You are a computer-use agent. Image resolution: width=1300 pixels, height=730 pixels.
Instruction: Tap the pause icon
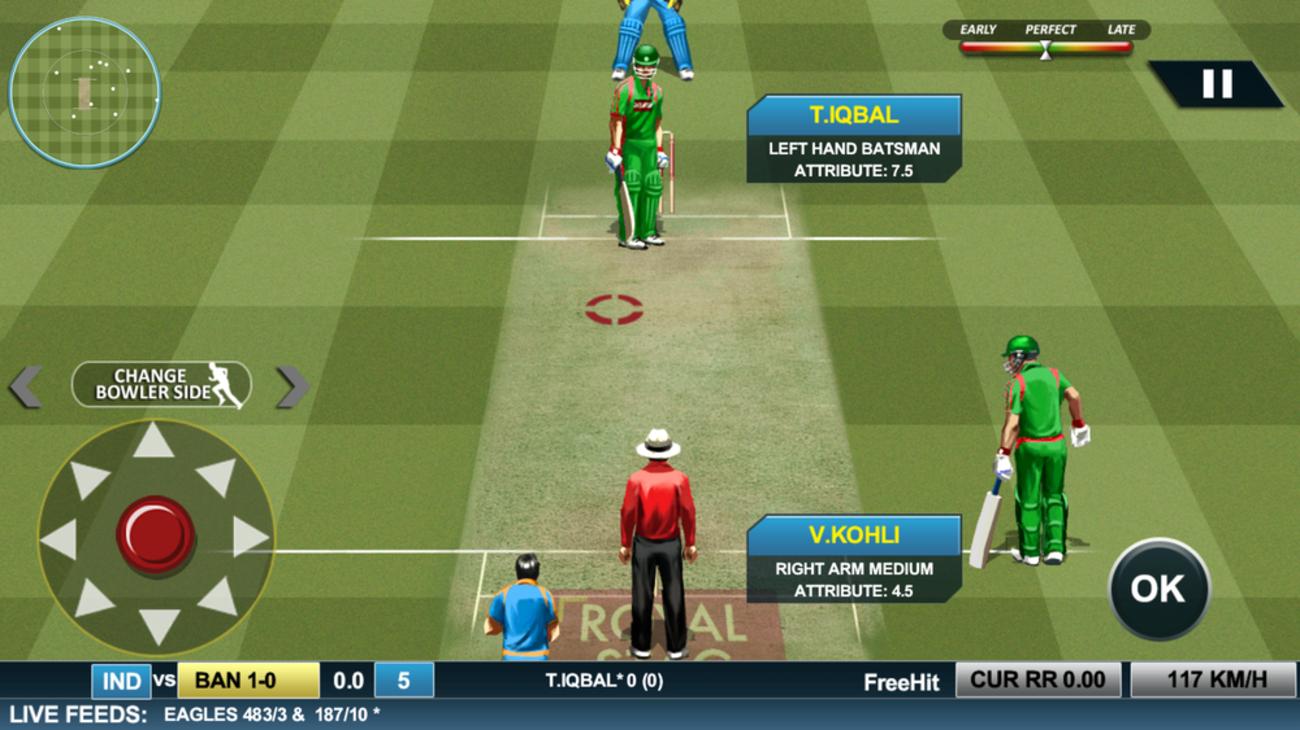click(x=1217, y=83)
